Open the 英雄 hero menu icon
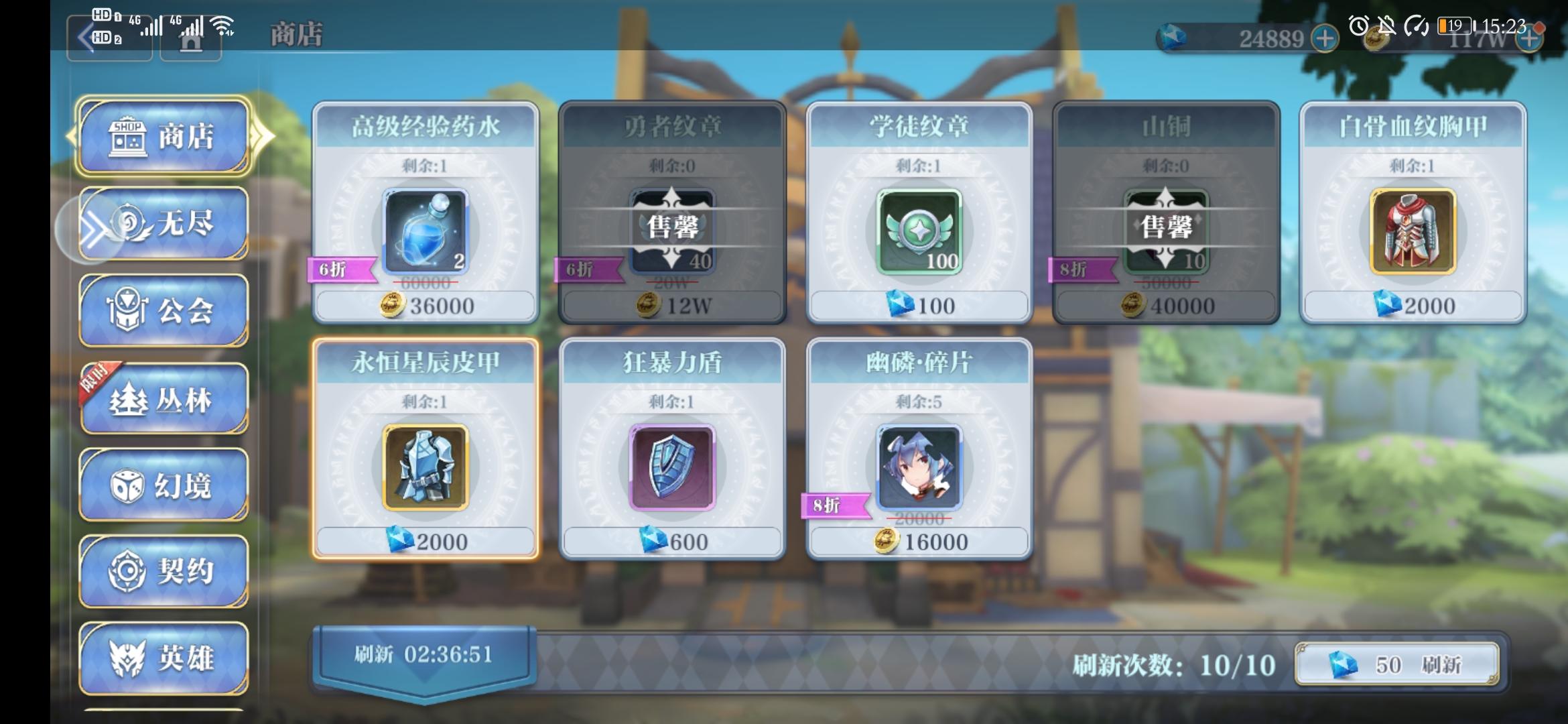The image size is (1568, 724). pos(129,659)
